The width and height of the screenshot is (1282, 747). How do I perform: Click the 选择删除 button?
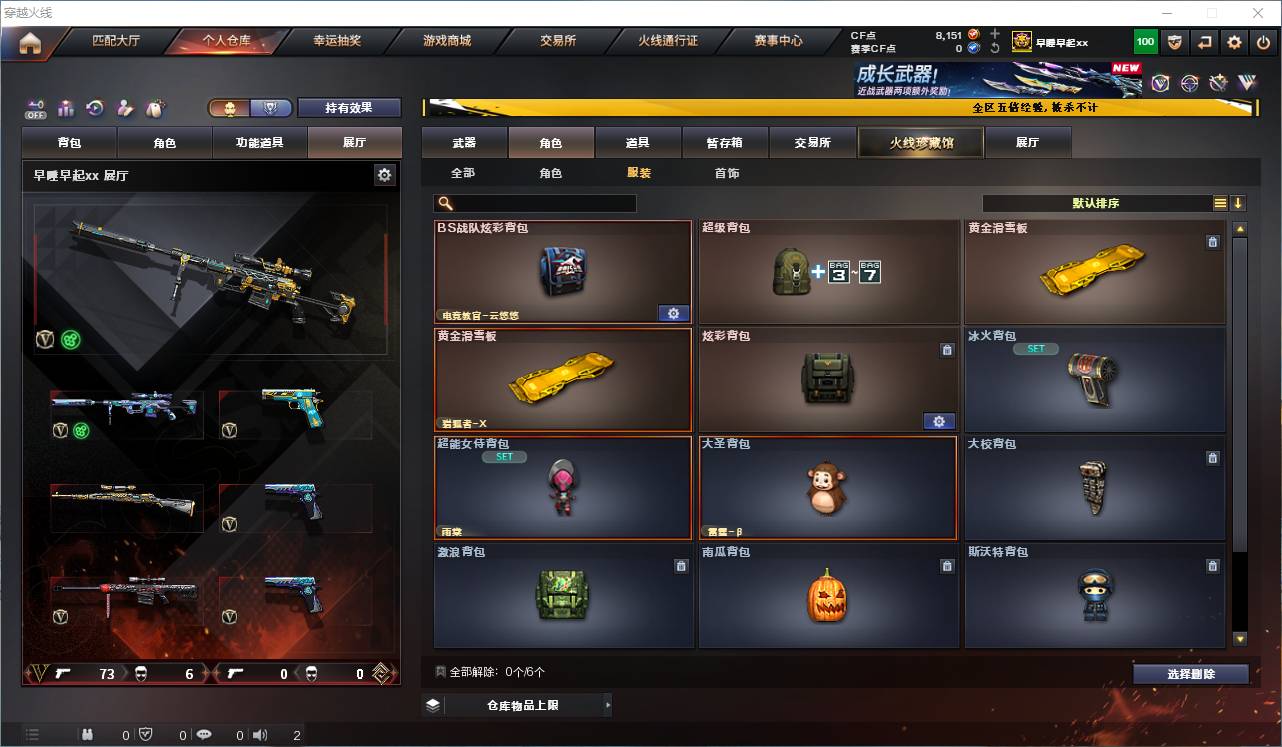coord(1191,673)
